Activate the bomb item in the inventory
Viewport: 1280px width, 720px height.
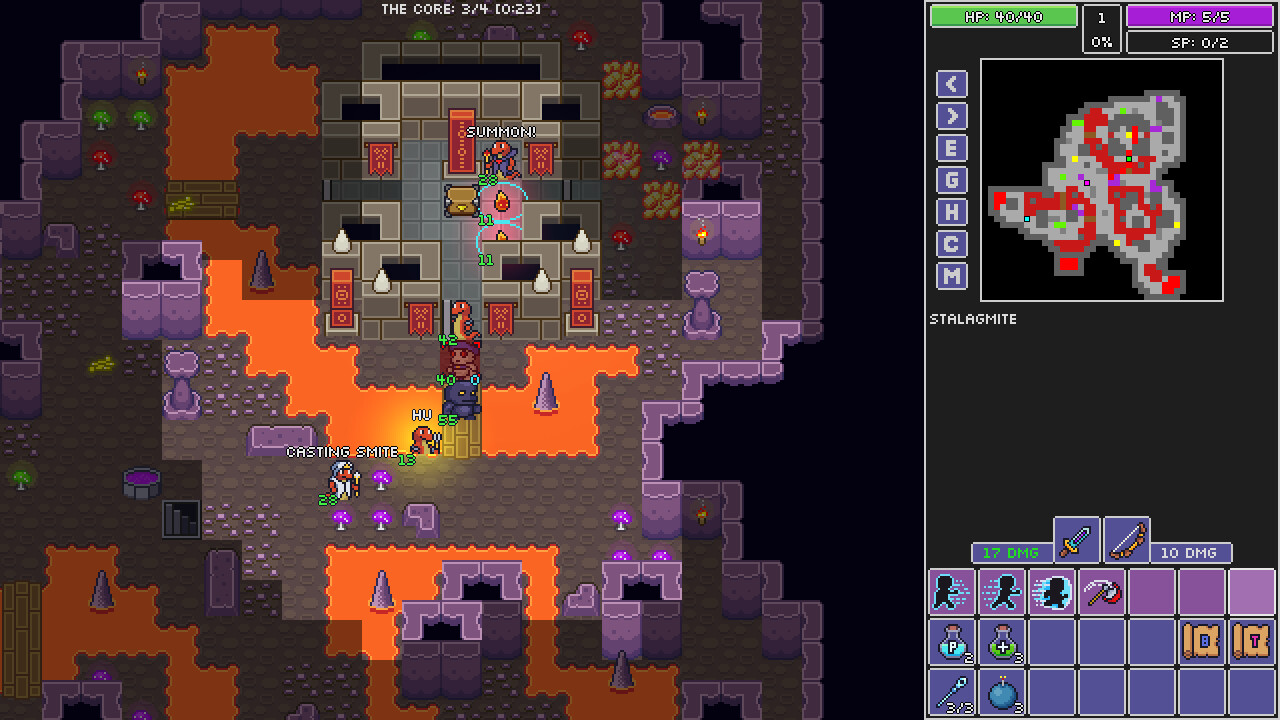pos(1001,691)
